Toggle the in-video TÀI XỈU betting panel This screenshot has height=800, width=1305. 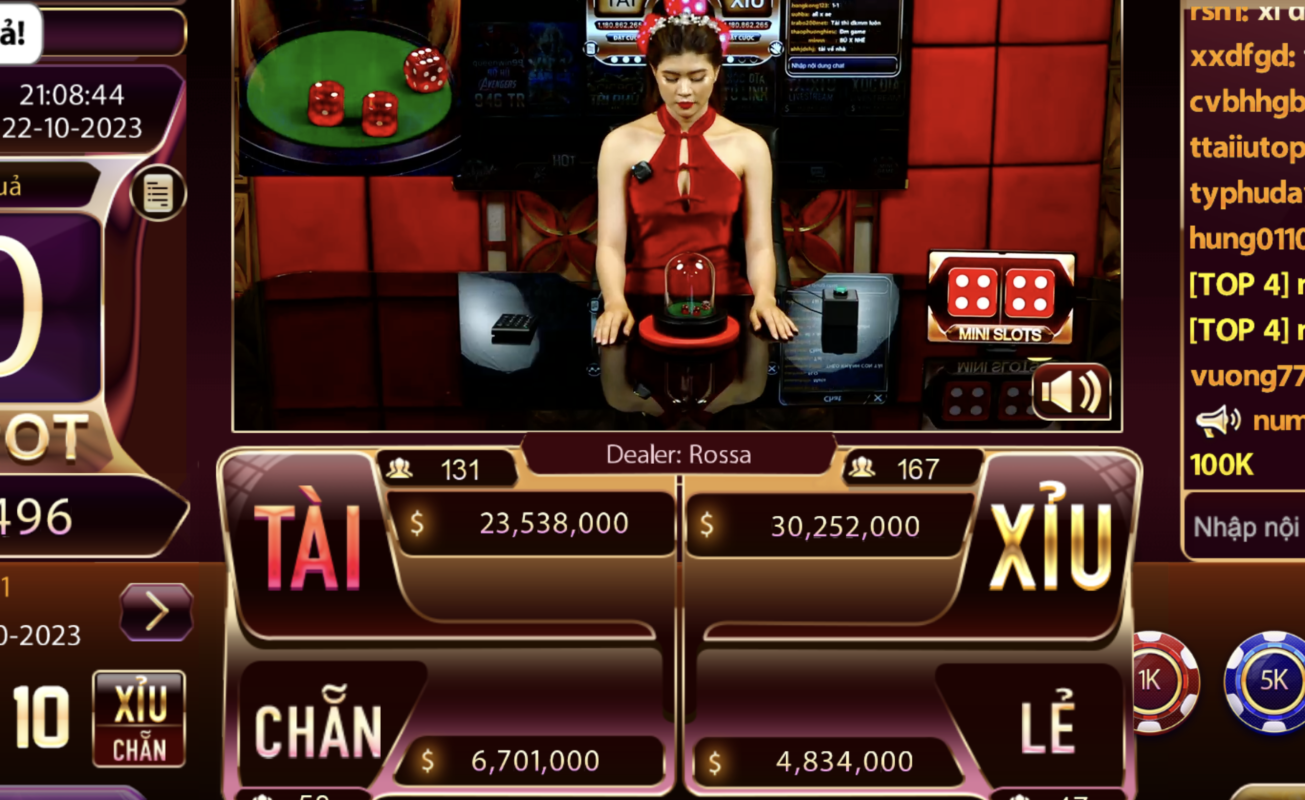pos(591,48)
